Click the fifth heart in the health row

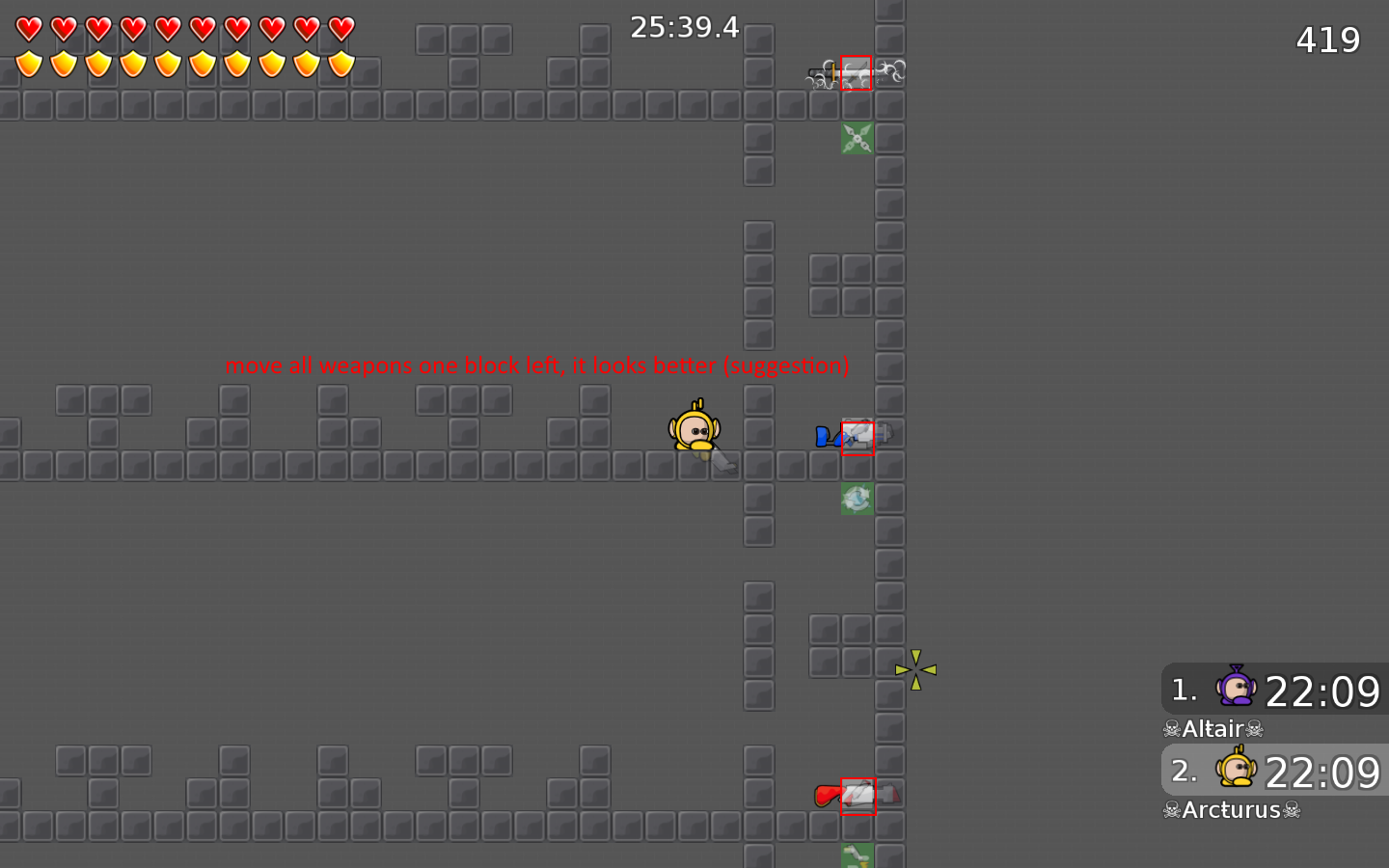click(x=167, y=27)
